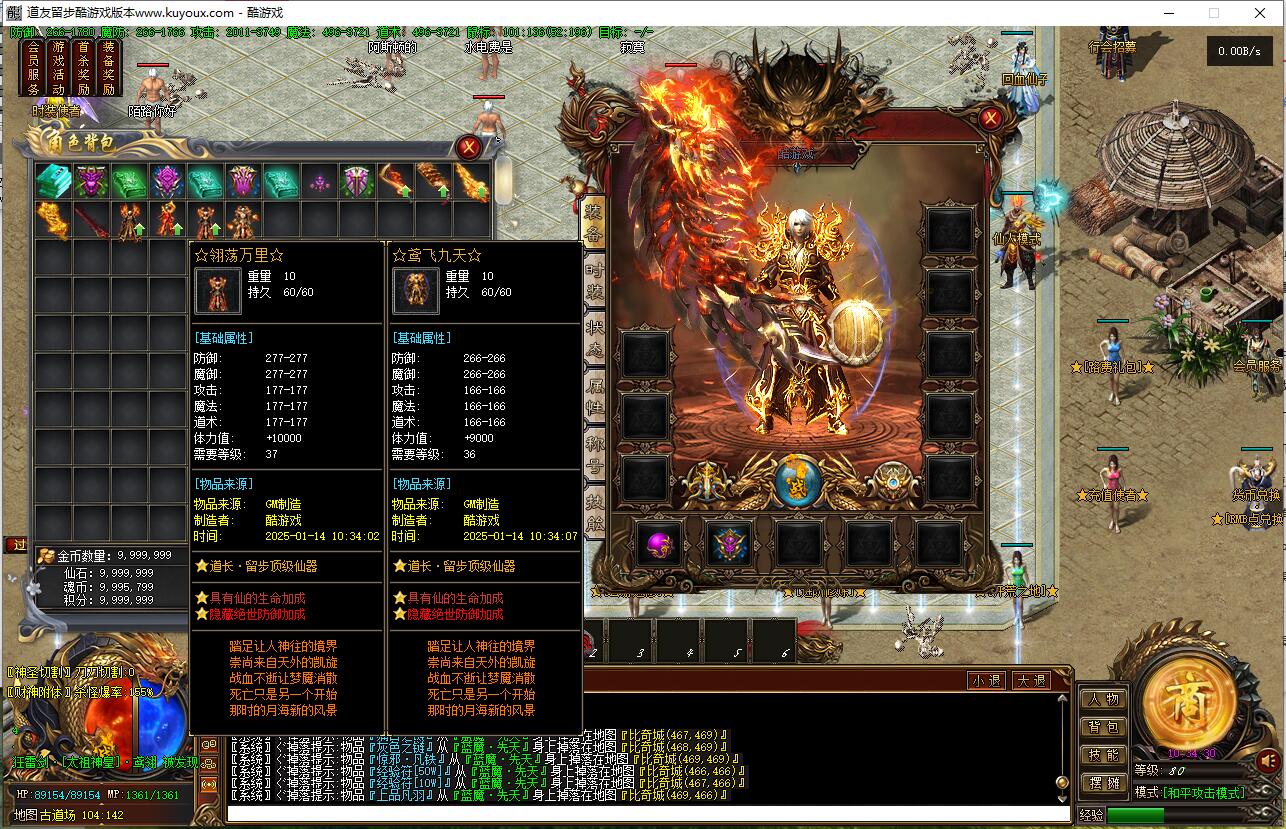Image resolution: width=1286 pixels, height=829 pixels.
Task: Maximize the game window
Action: click(1214, 13)
